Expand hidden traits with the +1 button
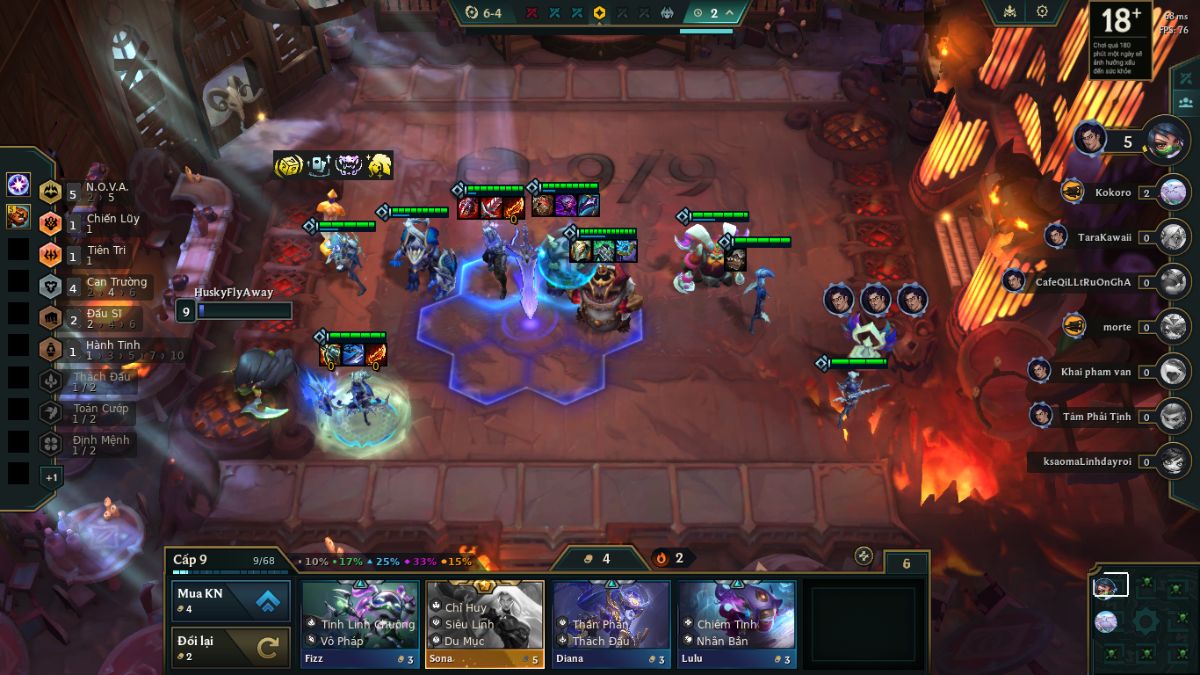The width and height of the screenshot is (1200, 675). click(x=50, y=477)
